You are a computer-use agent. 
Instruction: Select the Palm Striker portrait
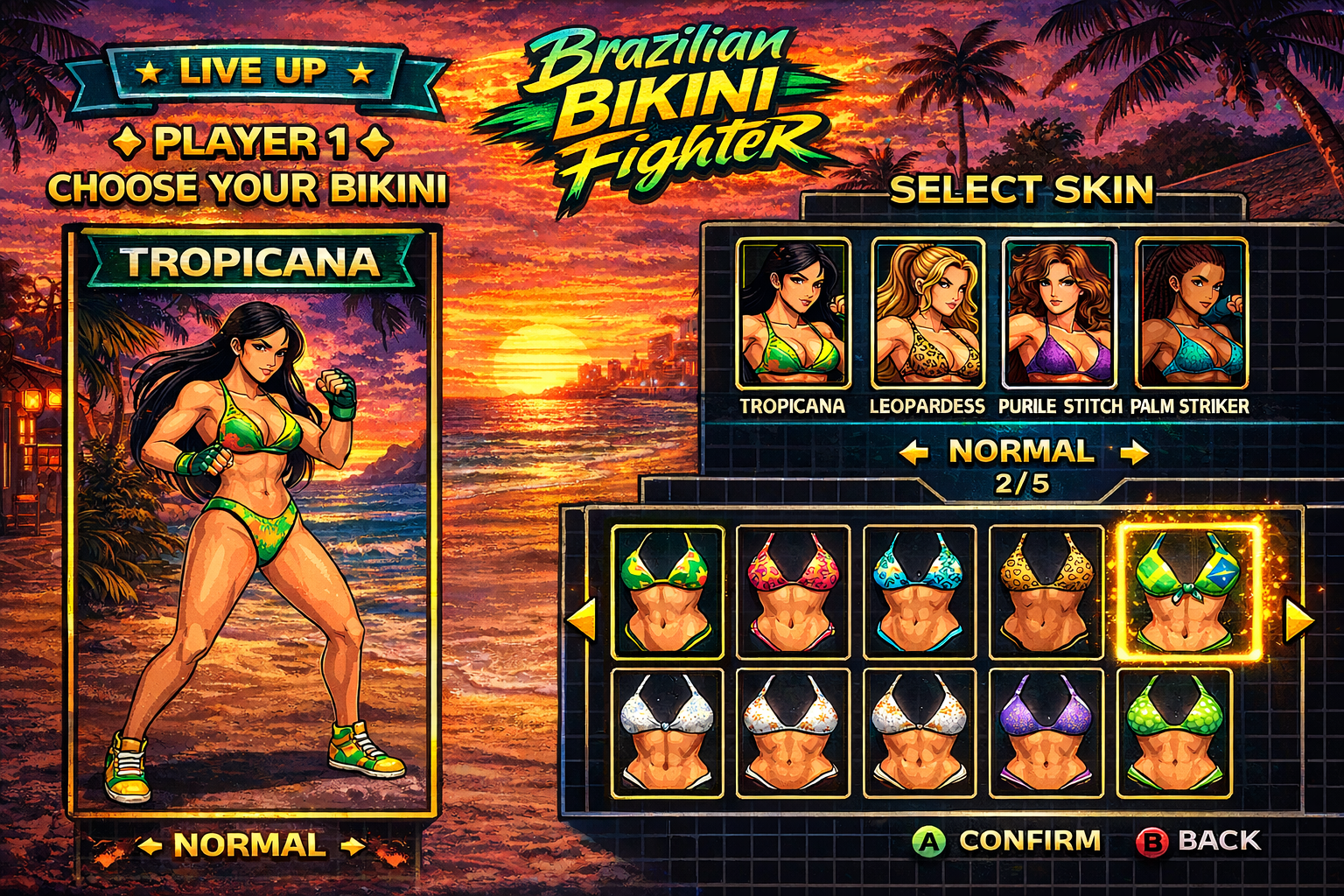point(1191,313)
